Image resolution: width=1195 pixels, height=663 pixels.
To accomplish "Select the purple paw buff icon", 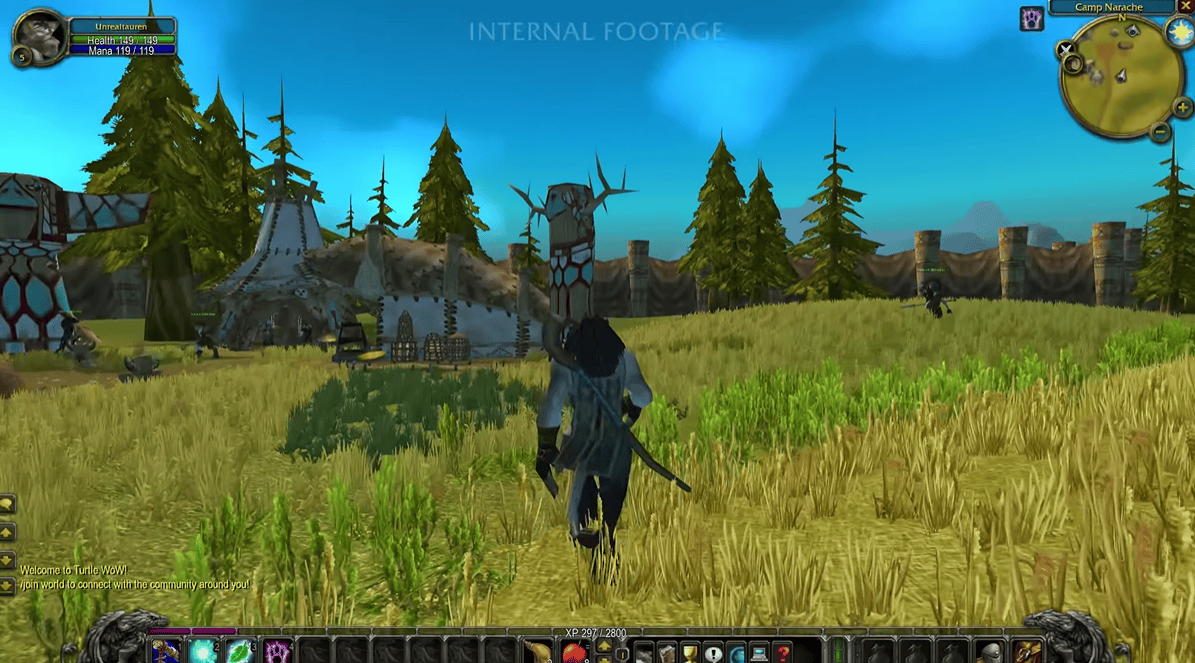I will [x=1031, y=18].
